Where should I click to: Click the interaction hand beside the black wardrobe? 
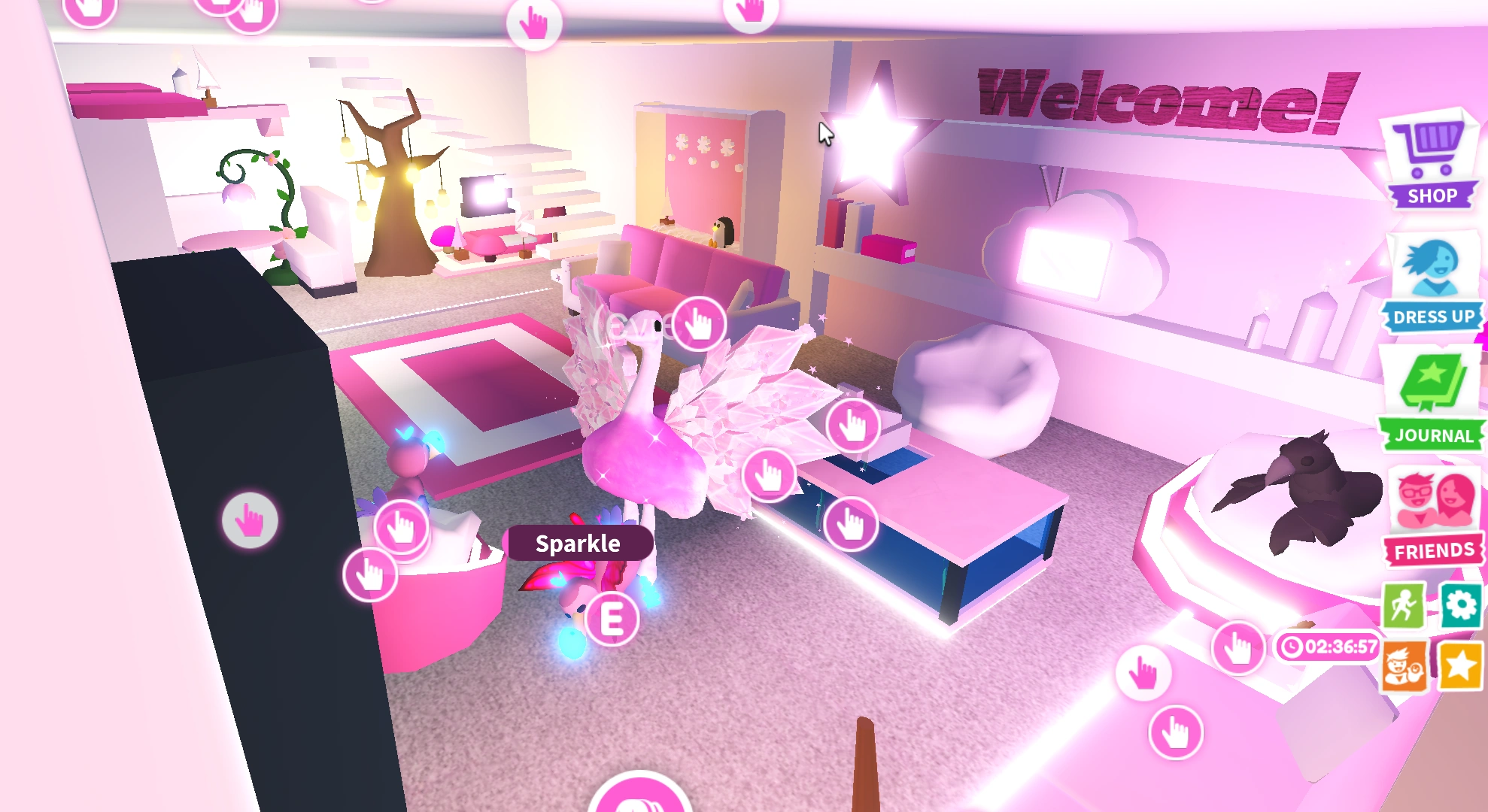click(248, 520)
